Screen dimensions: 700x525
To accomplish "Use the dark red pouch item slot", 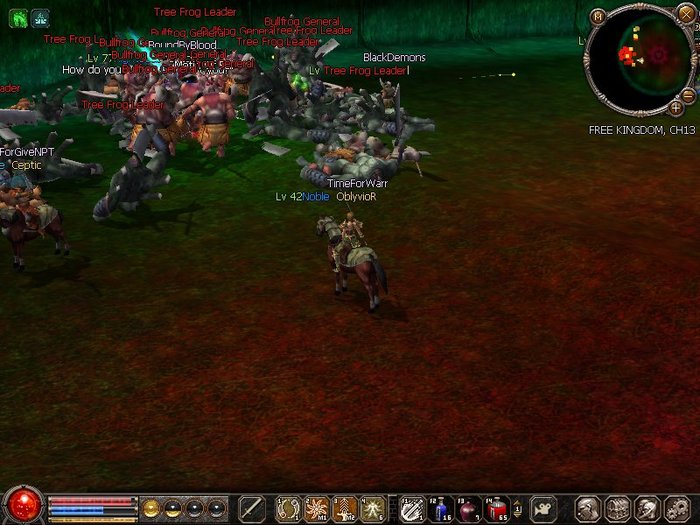I will coord(468,508).
